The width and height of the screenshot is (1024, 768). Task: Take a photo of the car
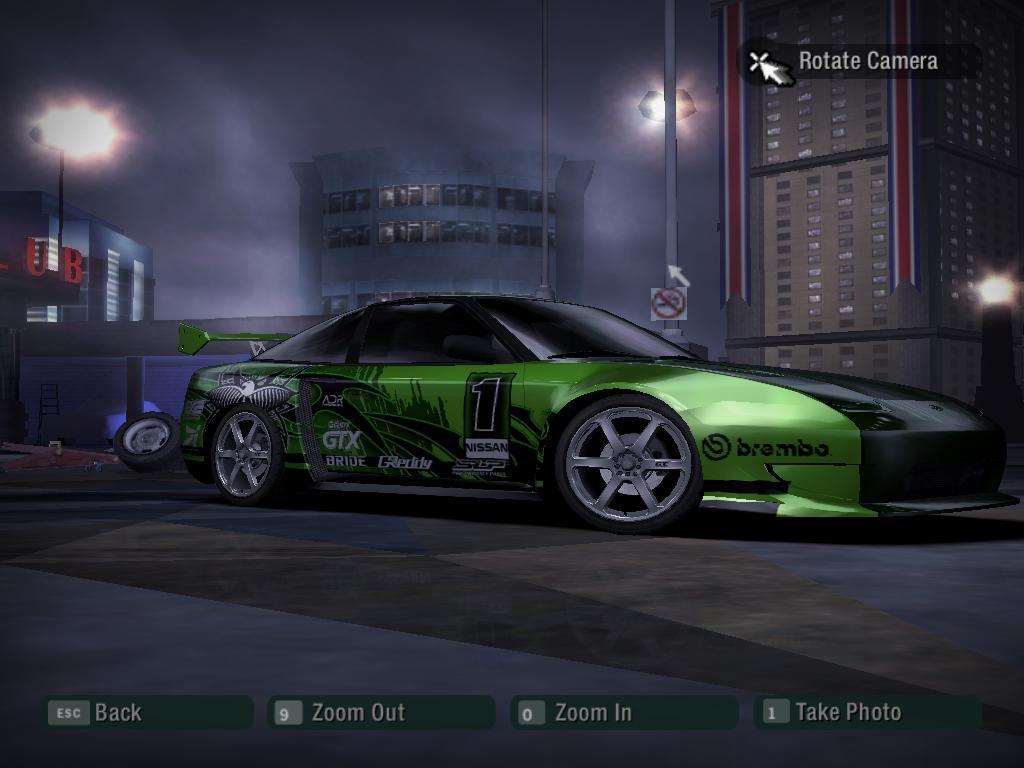point(866,713)
